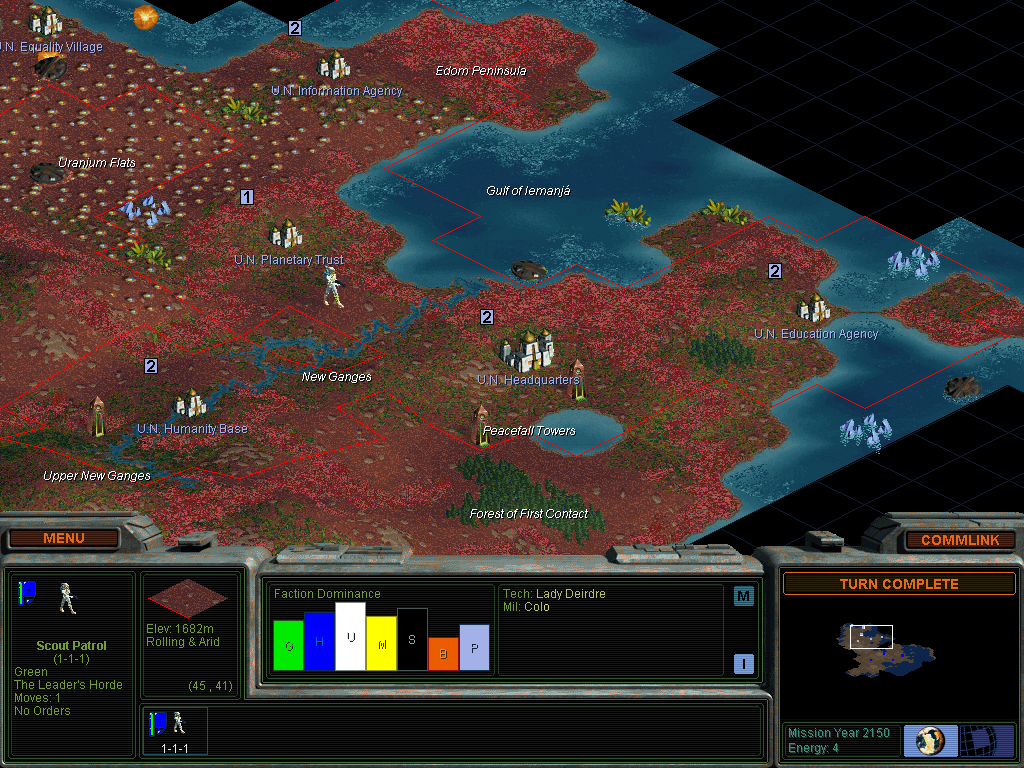
Task: End the turn with TURN COMPLETE
Action: coord(898,584)
